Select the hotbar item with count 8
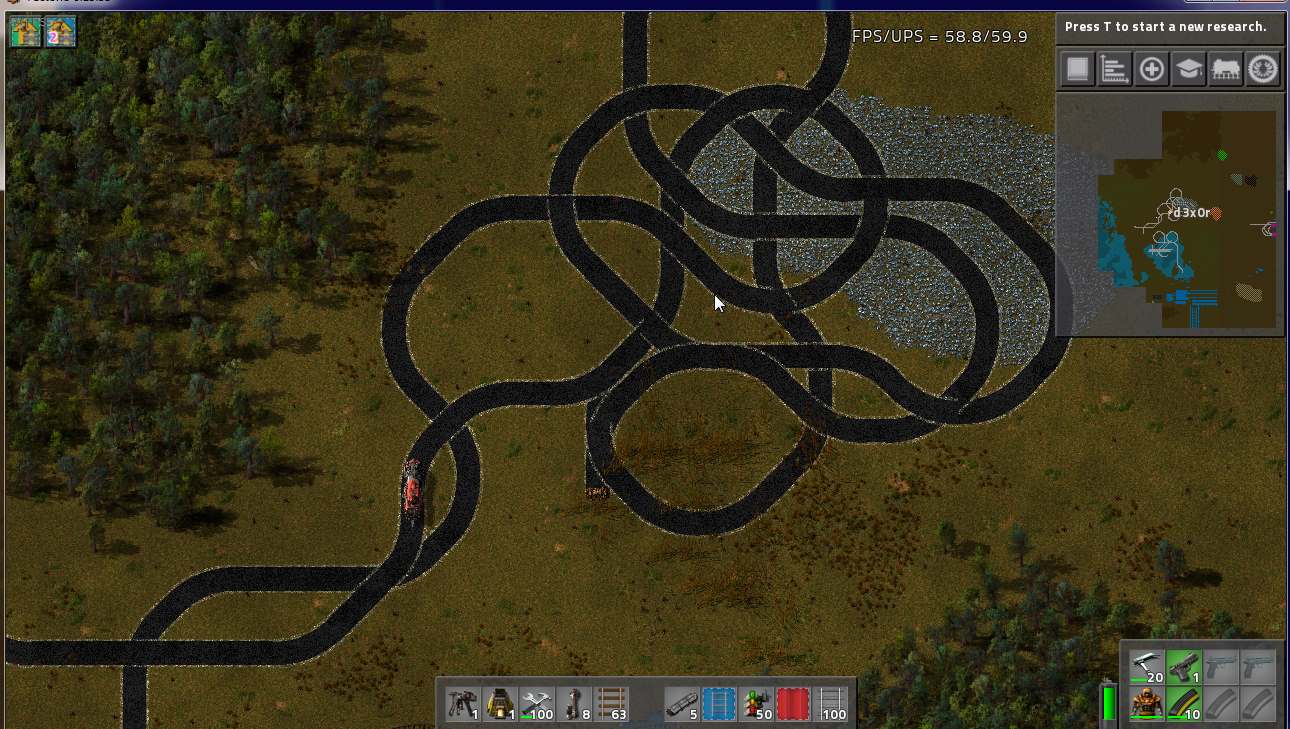The height and width of the screenshot is (729, 1290). point(574,705)
